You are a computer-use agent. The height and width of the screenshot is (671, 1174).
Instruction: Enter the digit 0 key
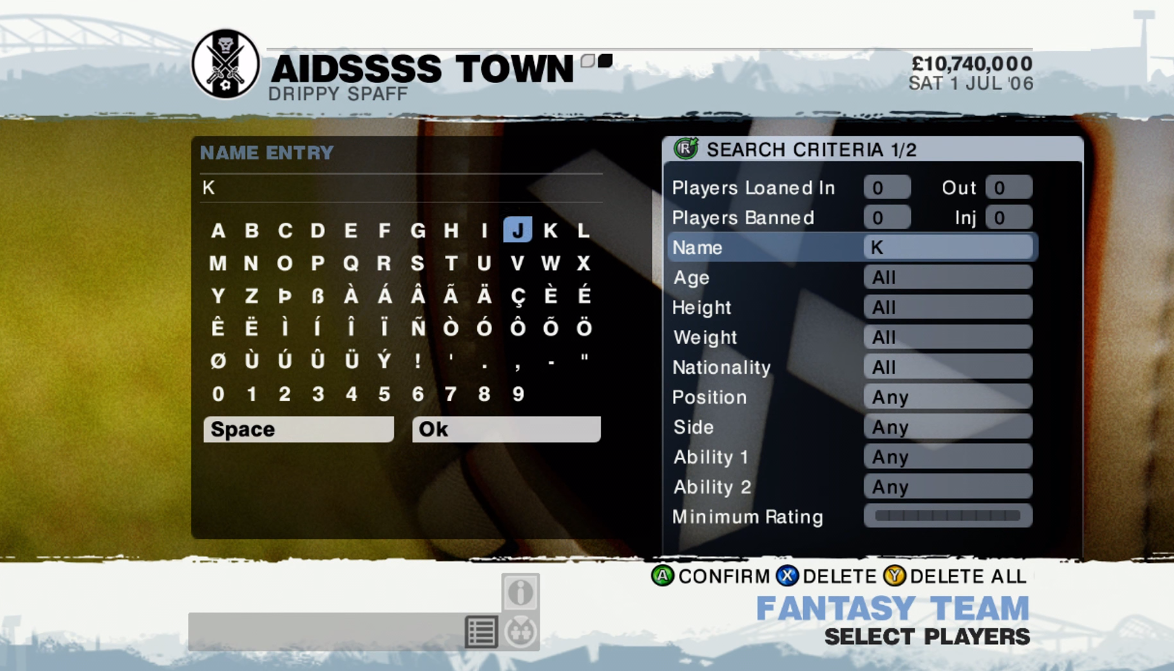[x=218, y=394]
